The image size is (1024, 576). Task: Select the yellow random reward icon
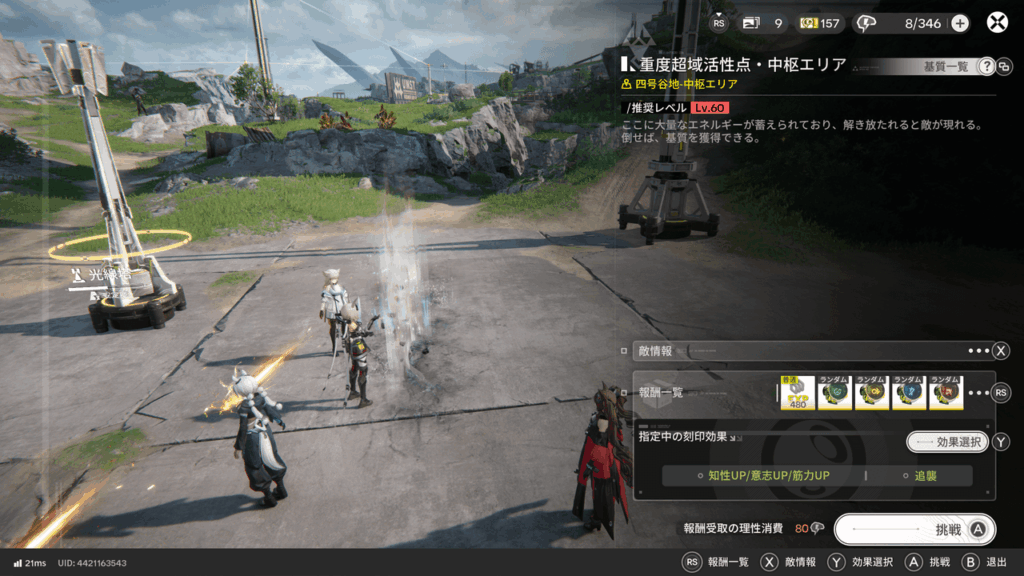click(x=872, y=393)
